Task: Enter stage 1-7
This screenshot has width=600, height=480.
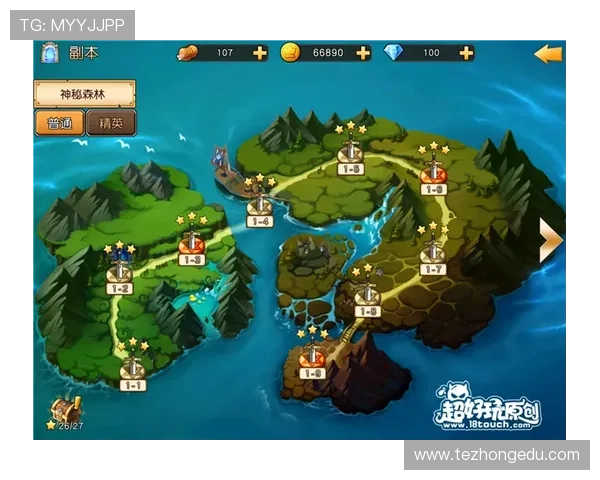Action: pos(432,255)
